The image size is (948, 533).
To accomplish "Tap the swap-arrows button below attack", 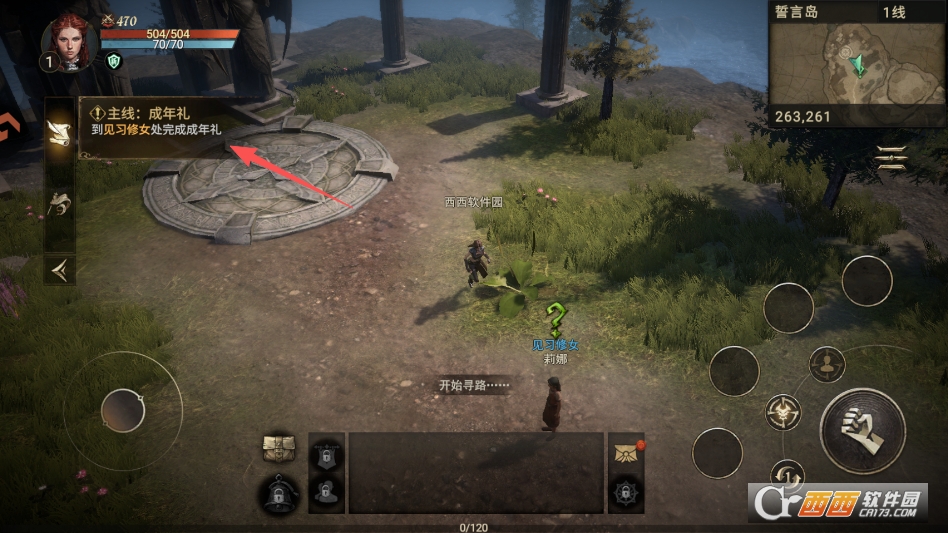I will pyautogui.click(x=788, y=474).
